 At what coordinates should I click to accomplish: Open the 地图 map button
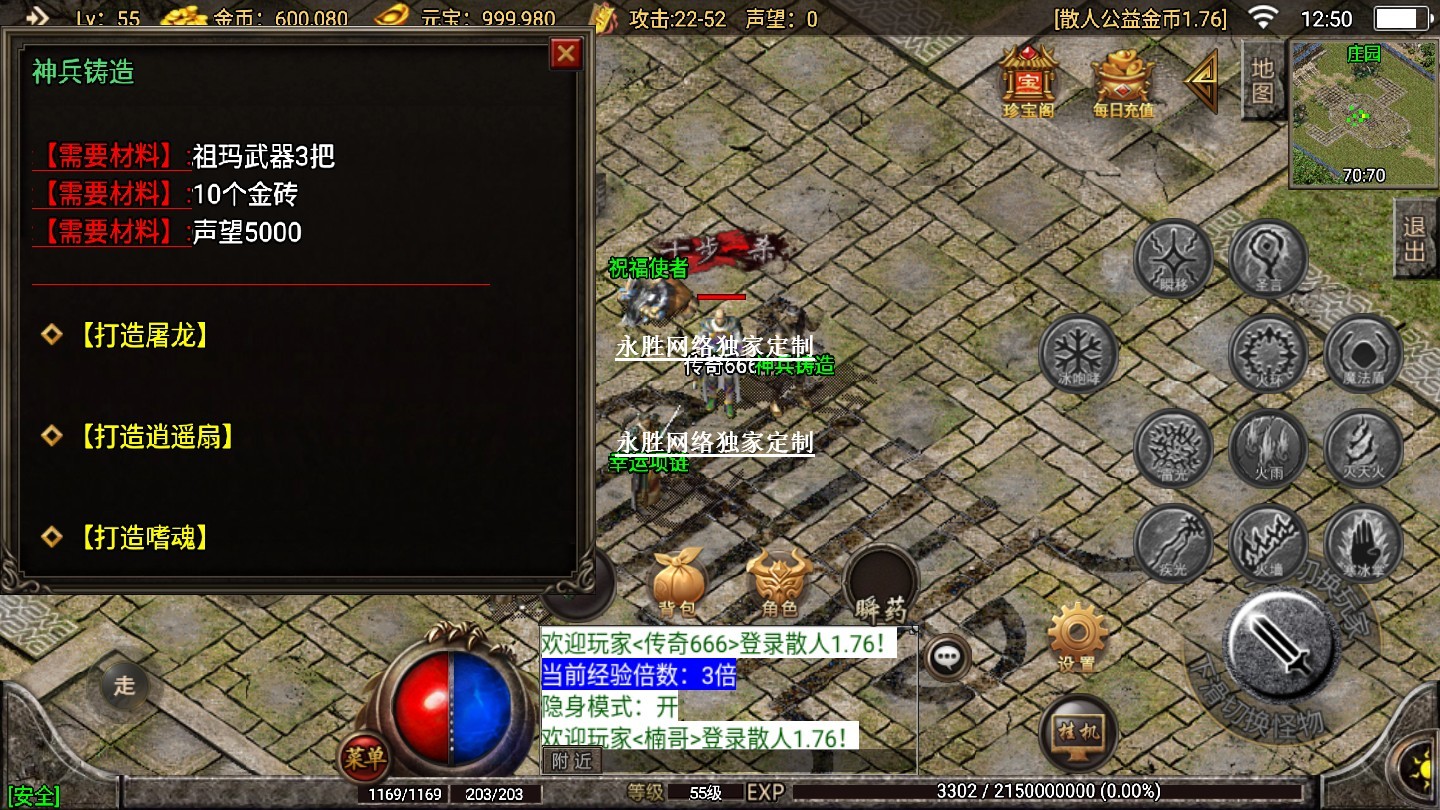coord(1262,80)
